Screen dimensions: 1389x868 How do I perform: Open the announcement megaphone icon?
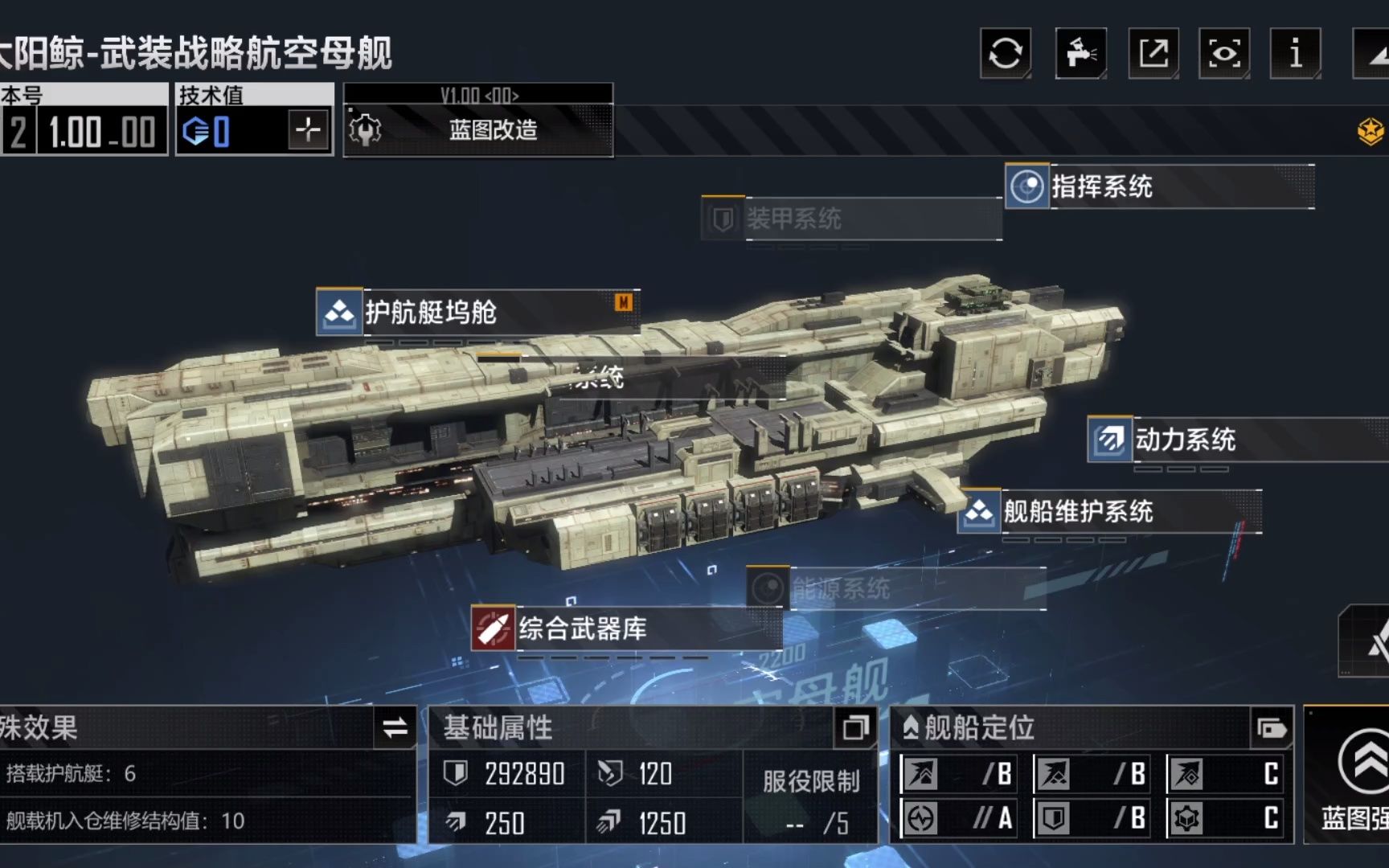pos(1080,52)
